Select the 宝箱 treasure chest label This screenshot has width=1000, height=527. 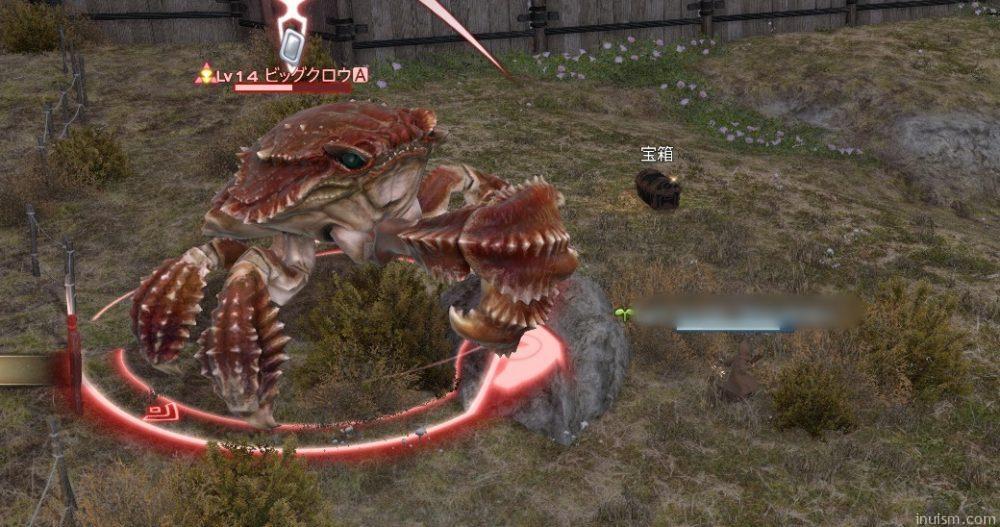pyautogui.click(x=655, y=154)
